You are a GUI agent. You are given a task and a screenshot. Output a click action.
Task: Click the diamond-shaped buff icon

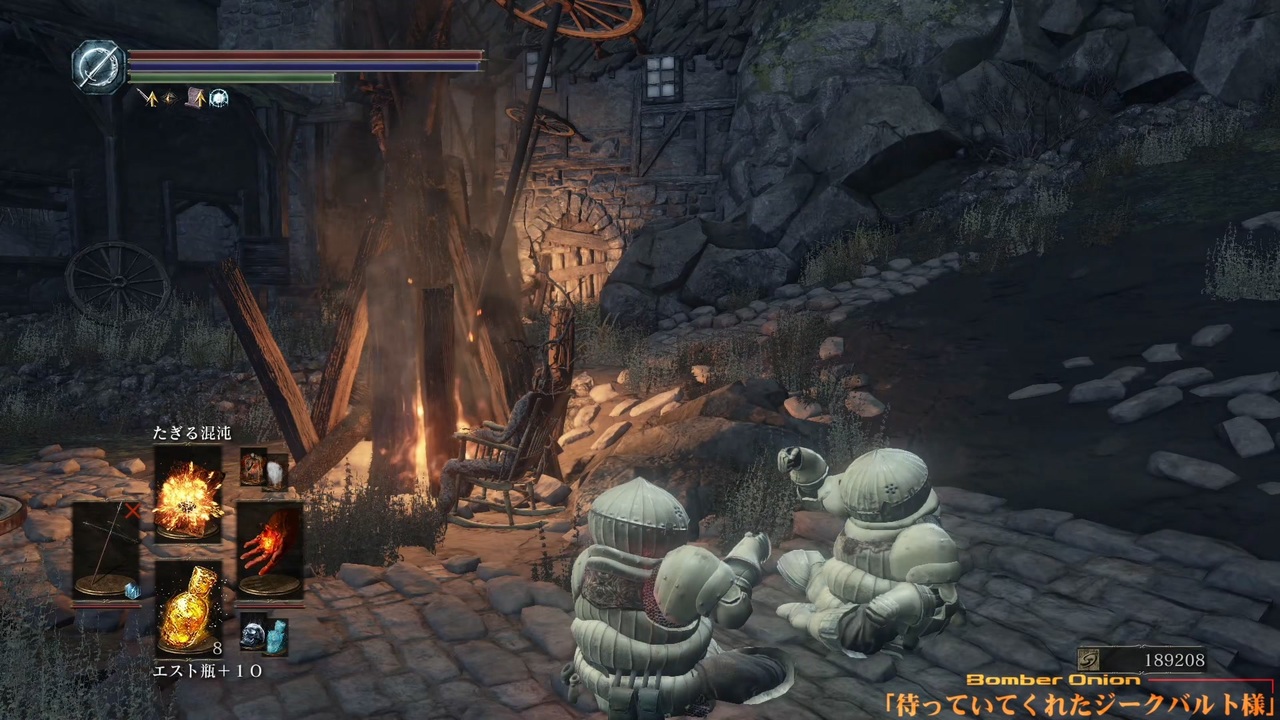pos(169,98)
